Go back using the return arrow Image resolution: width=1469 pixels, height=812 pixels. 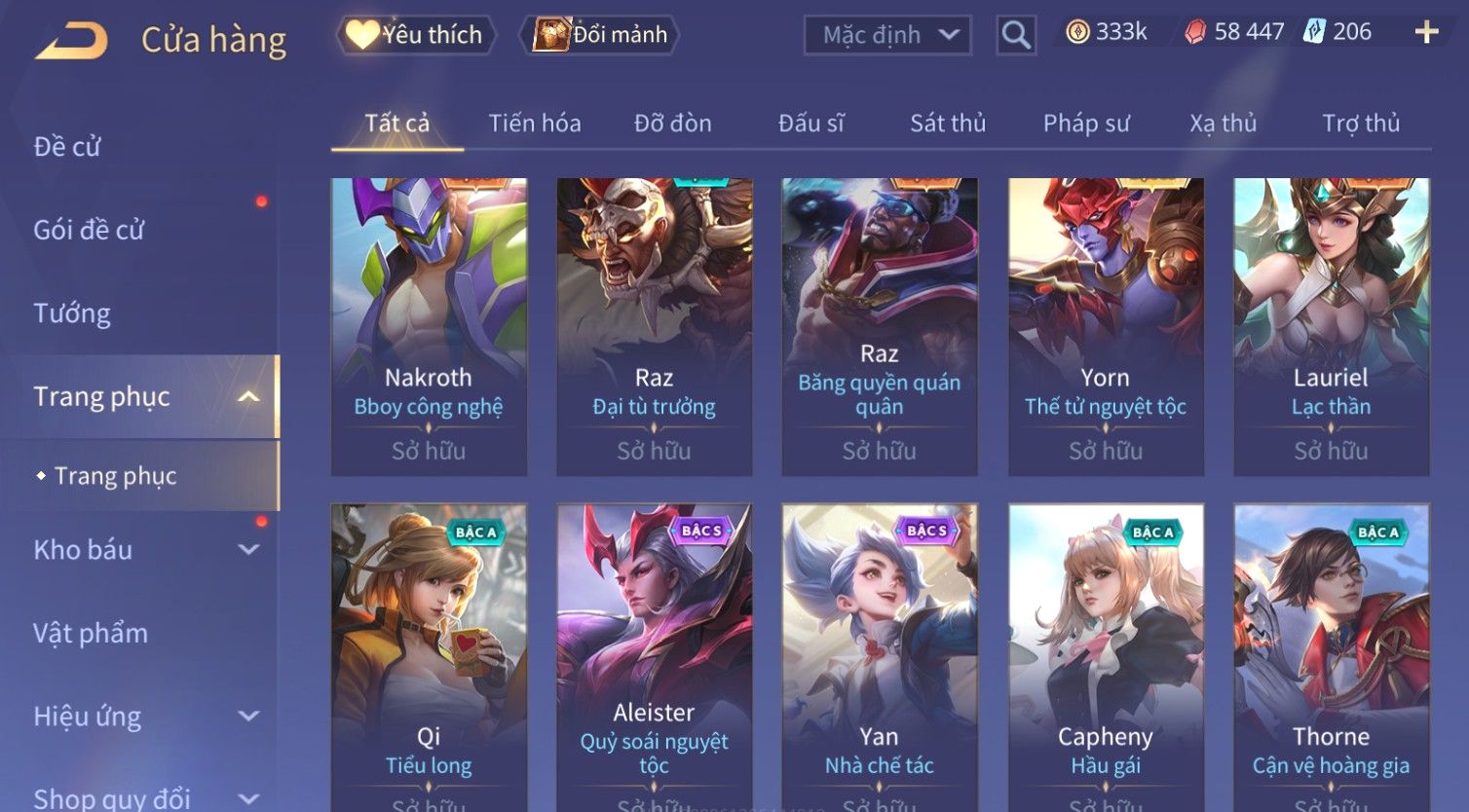(x=71, y=41)
